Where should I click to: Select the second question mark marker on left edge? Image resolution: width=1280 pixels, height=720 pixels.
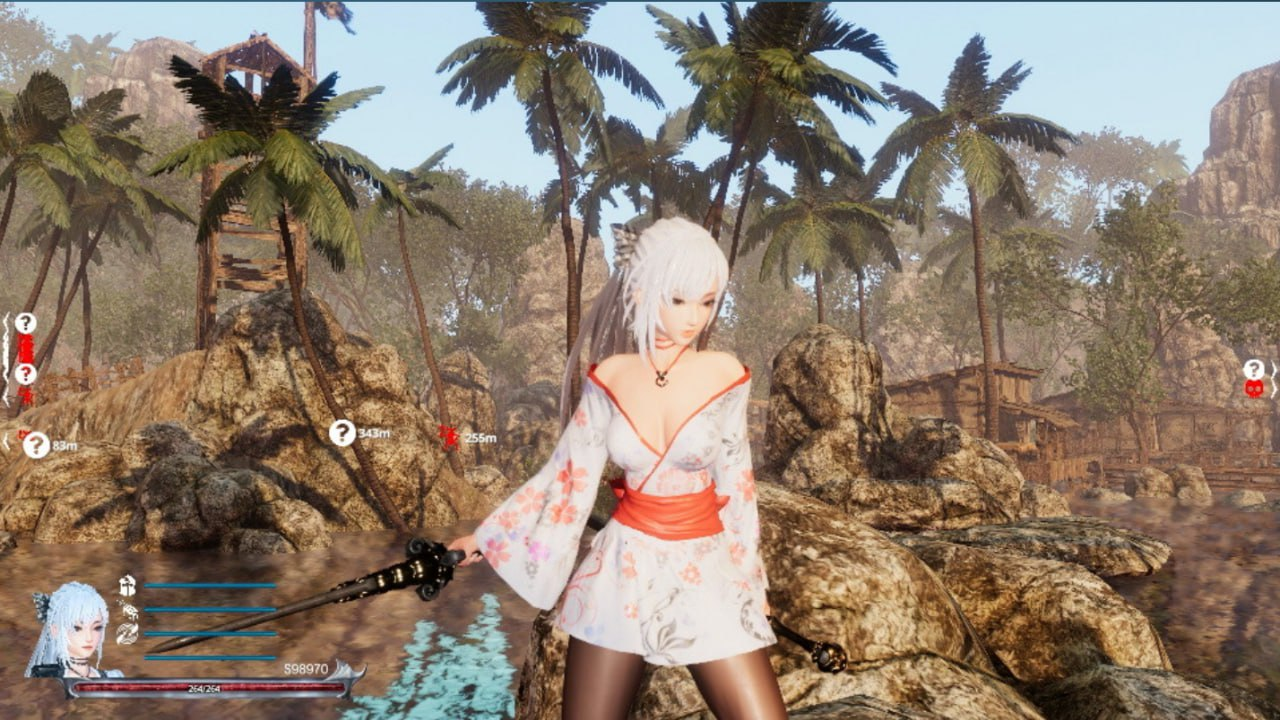coord(26,373)
